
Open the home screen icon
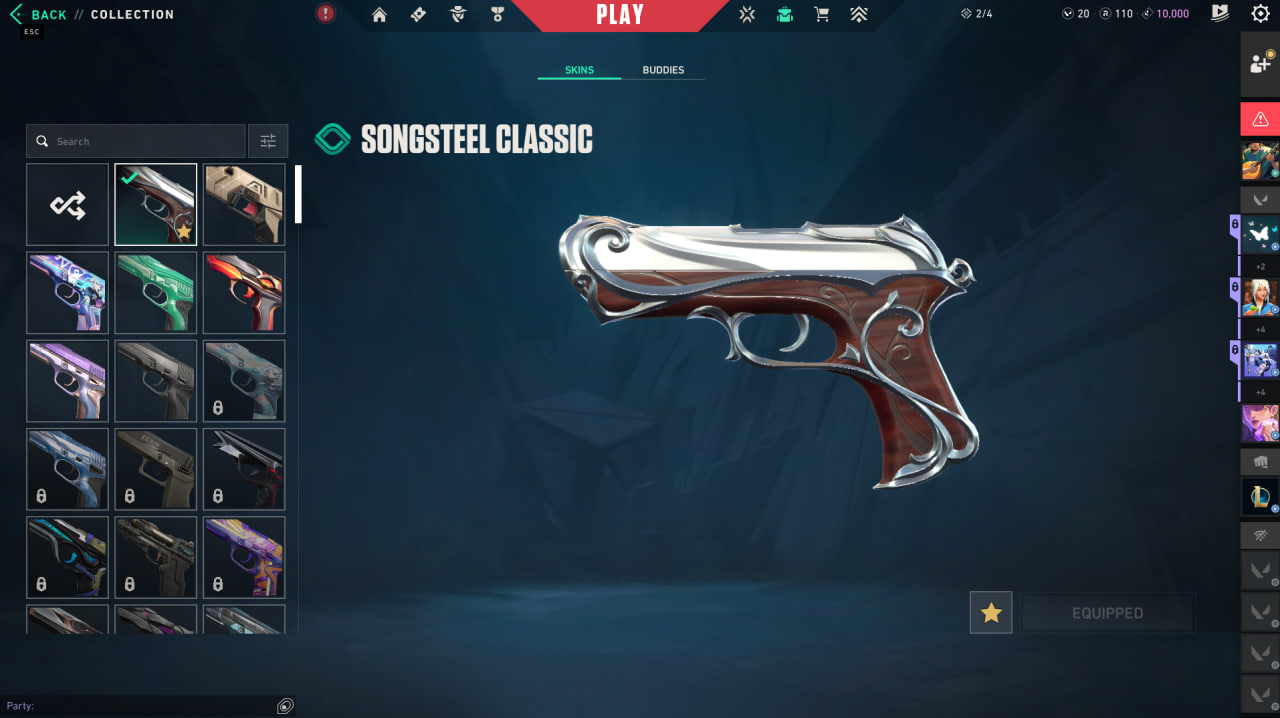point(379,15)
